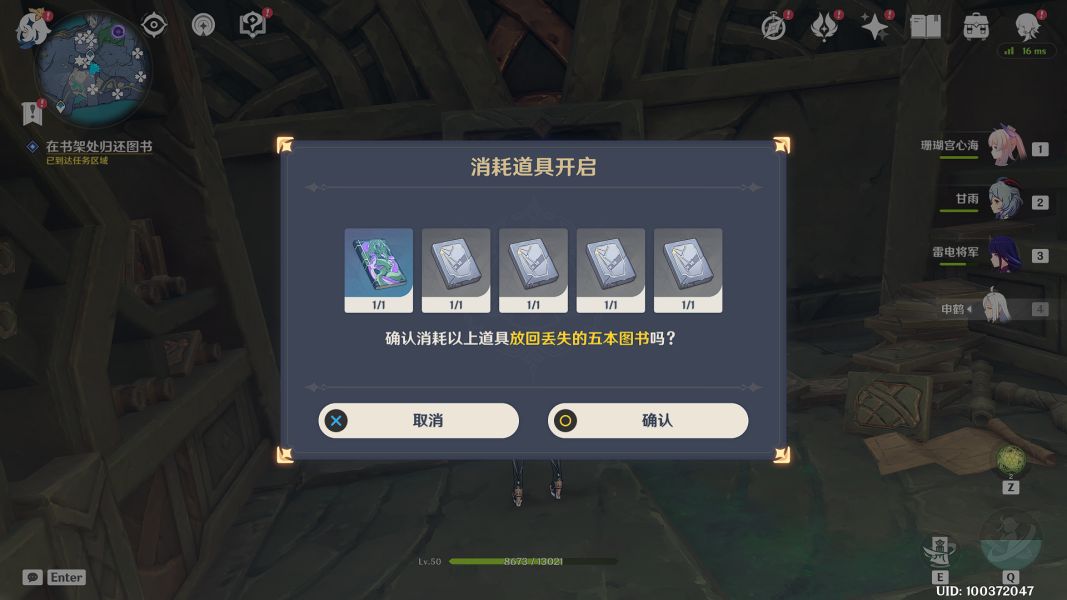
Task: Open the character screen icon
Action: [x=1026, y=27]
